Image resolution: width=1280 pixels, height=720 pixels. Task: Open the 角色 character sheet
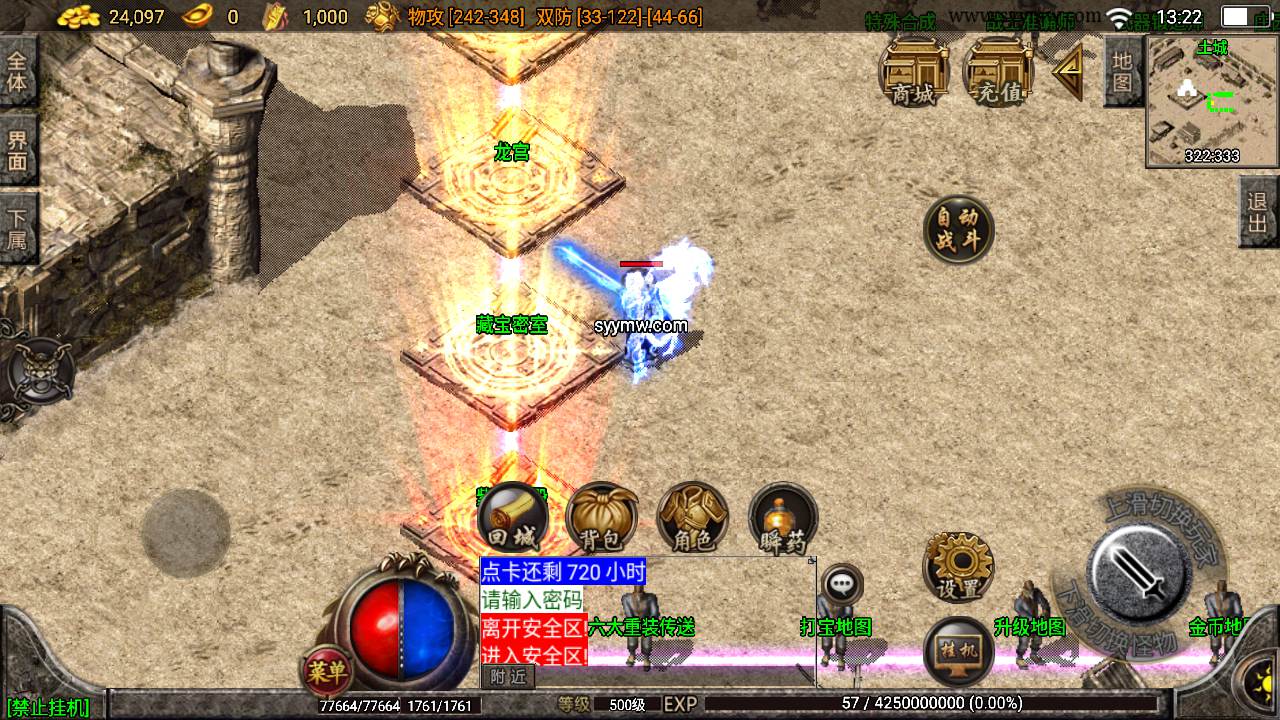692,518
